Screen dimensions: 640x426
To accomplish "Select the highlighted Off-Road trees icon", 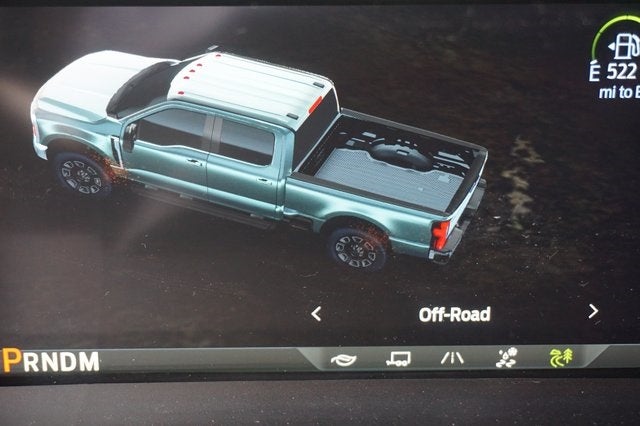I will pyautogui.click(x=561, y=357).
